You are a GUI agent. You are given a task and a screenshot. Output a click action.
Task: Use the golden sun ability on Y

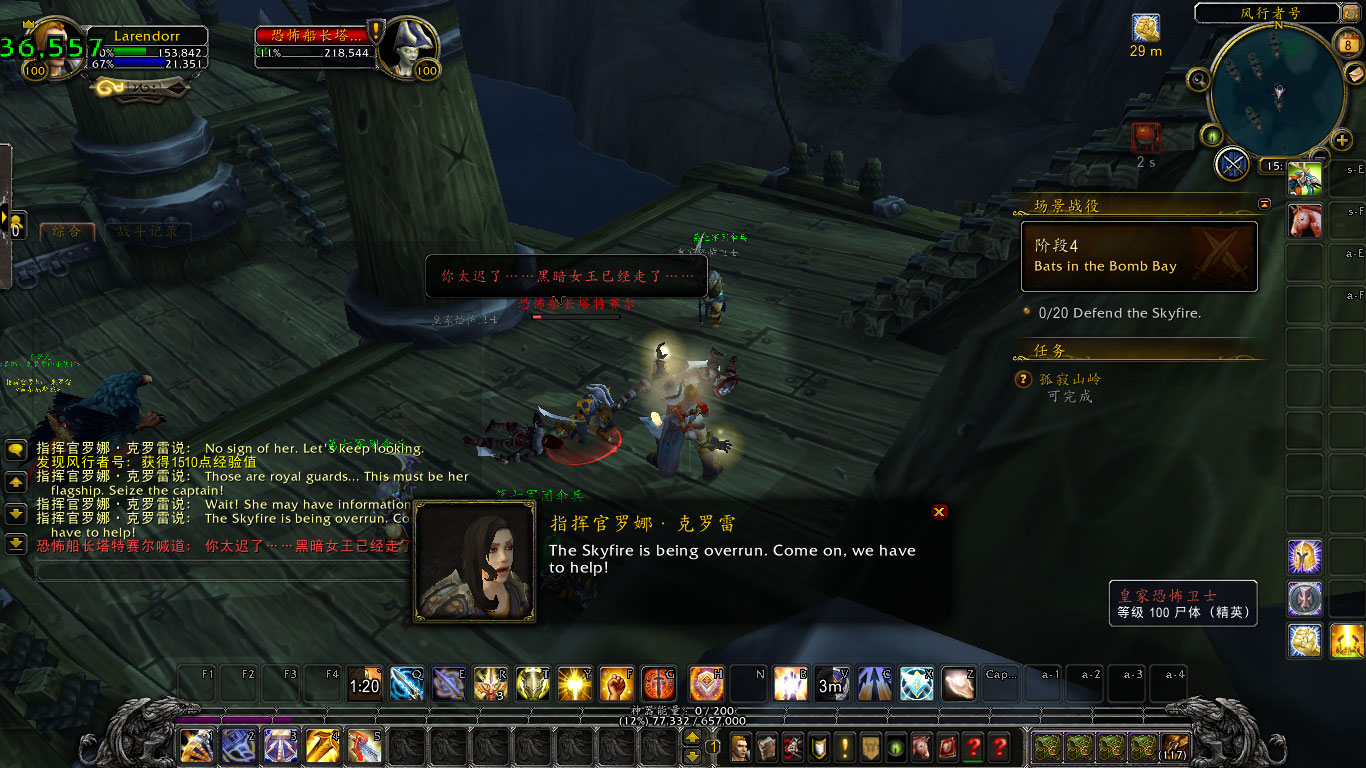(x=573, y=683)
